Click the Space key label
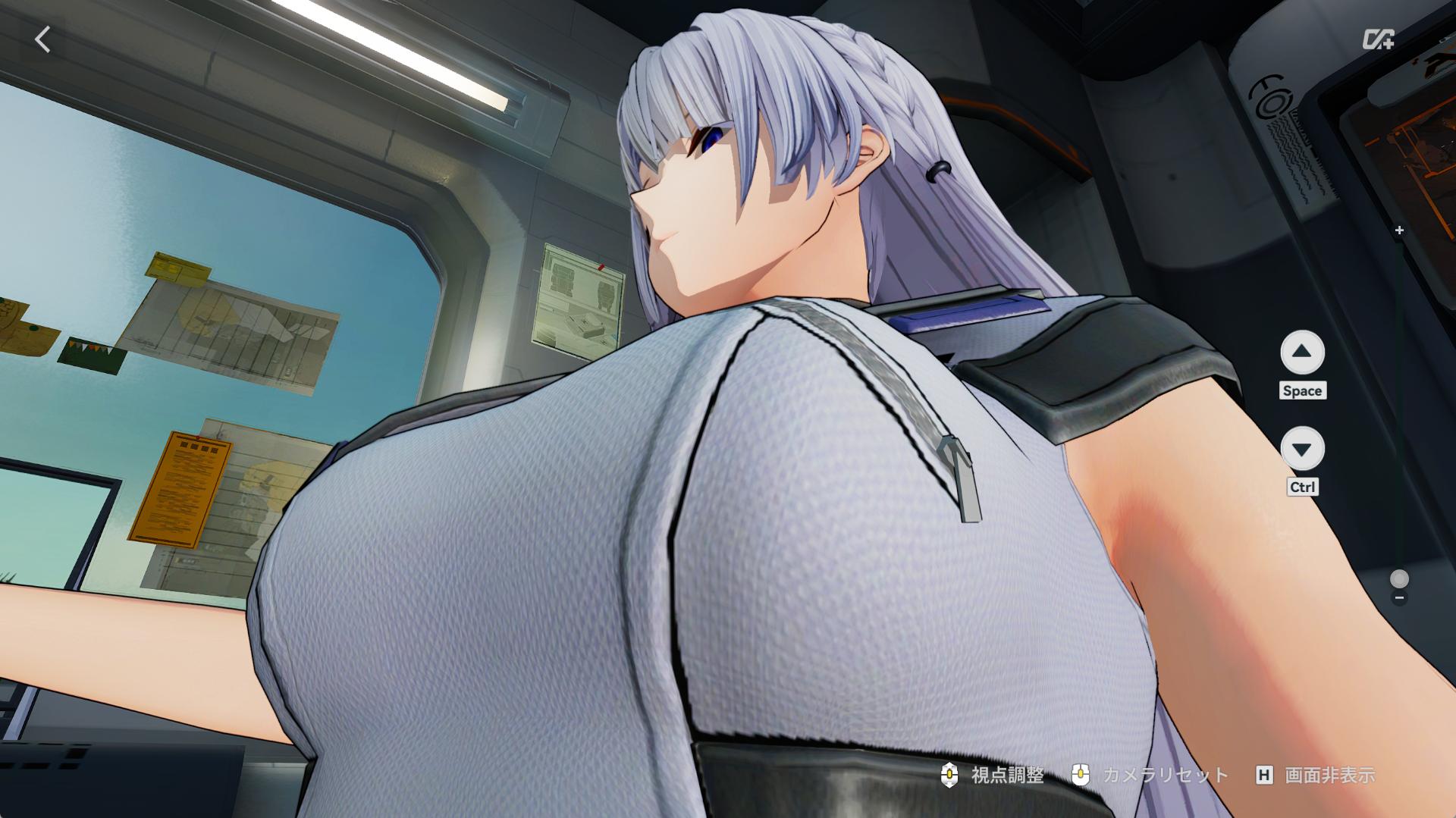The width and height of the screenshot is (1456, 818). (x=1303, y=391)
